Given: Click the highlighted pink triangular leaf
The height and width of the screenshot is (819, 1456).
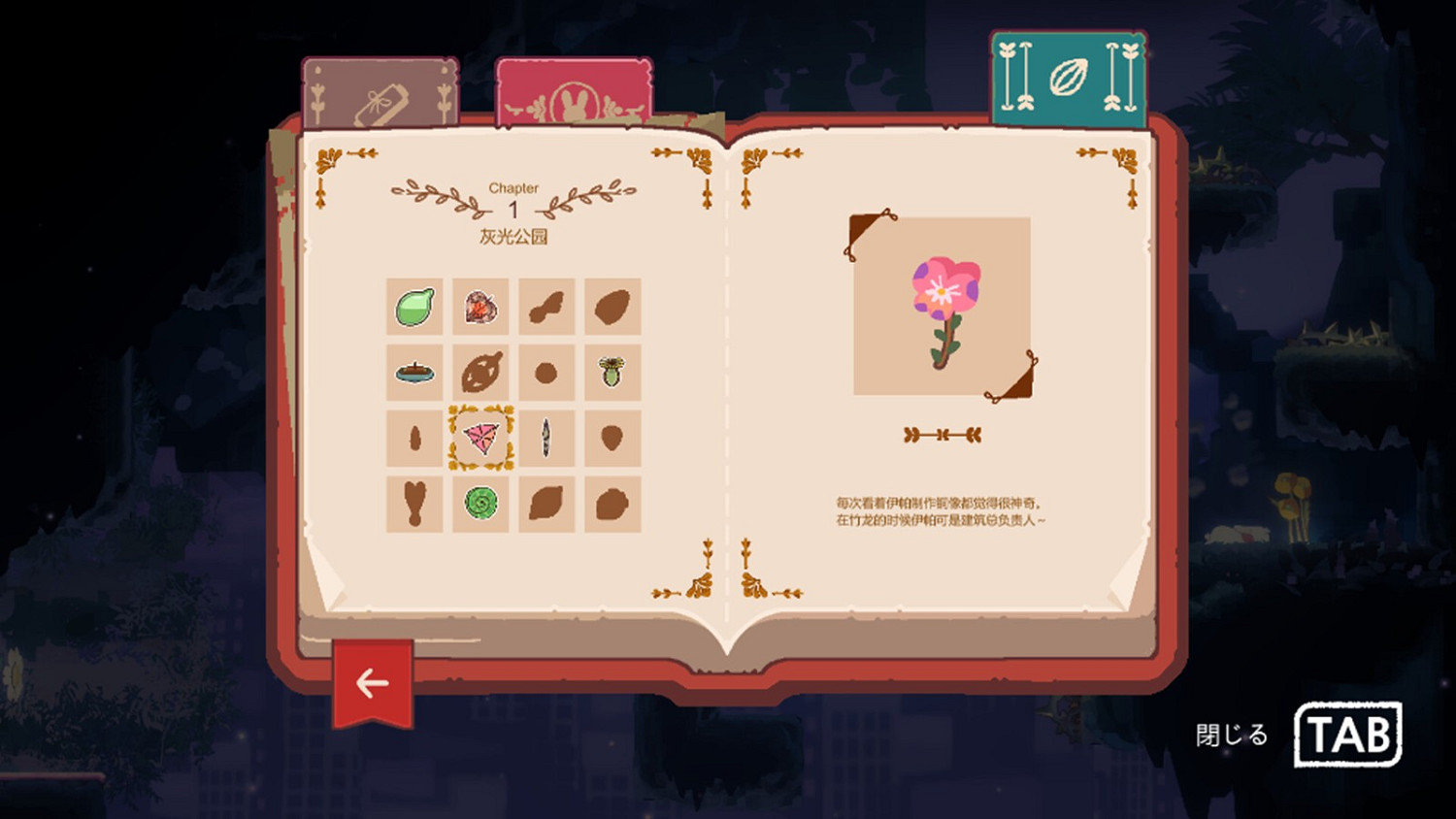Looking at the screenshot, I should click(x=481, y=438).
